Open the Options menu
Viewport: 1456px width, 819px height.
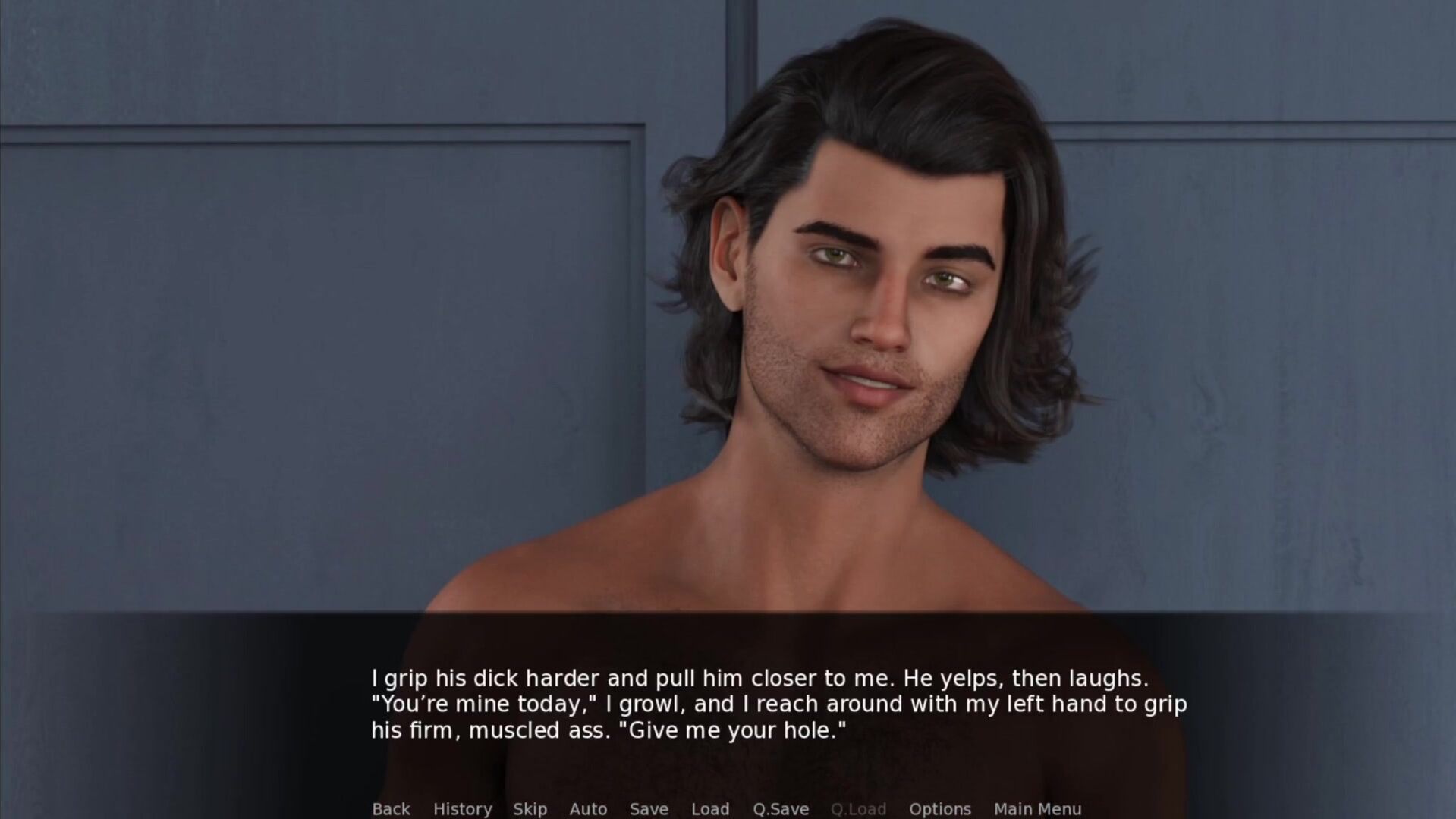pyautogui.click(x=939, y=808)
